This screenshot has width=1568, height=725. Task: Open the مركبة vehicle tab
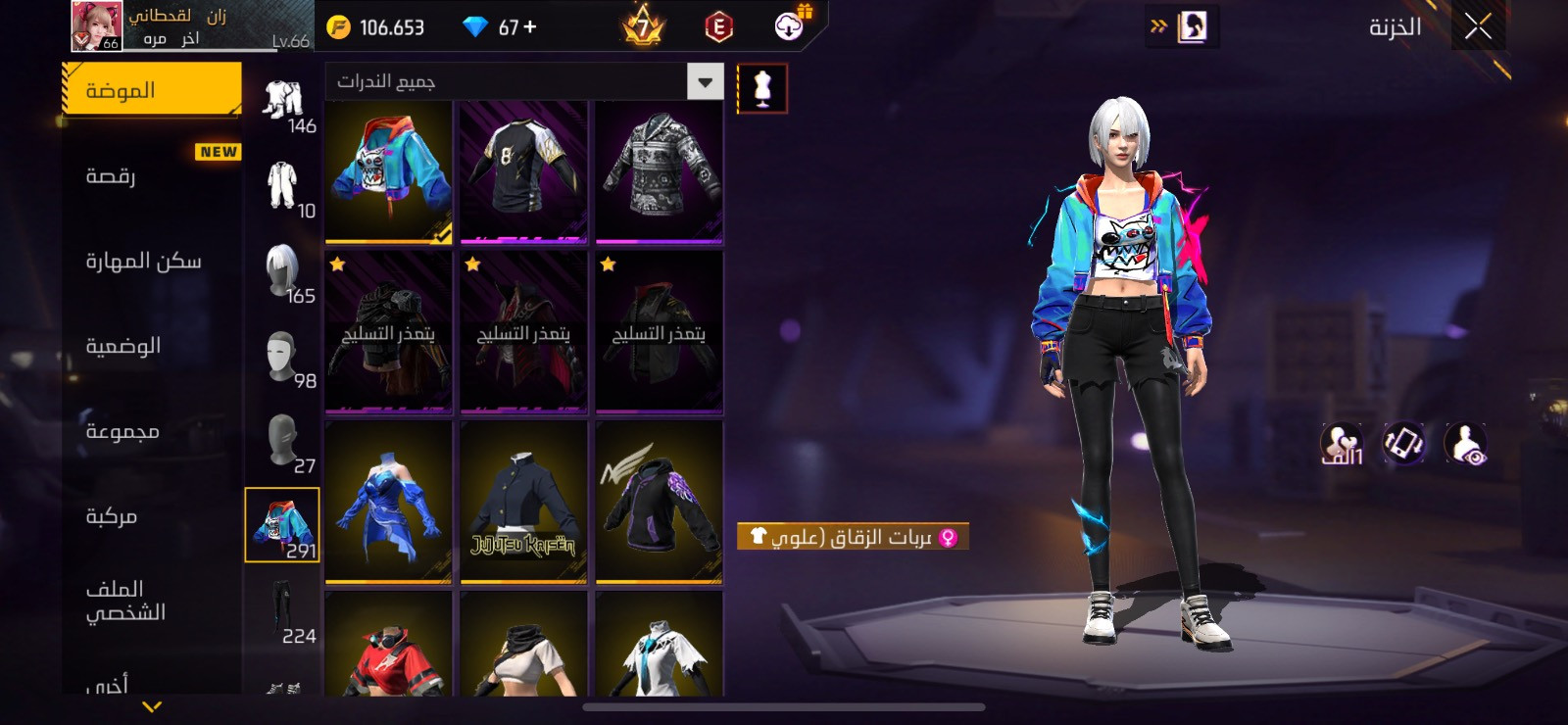click(151, 516)
